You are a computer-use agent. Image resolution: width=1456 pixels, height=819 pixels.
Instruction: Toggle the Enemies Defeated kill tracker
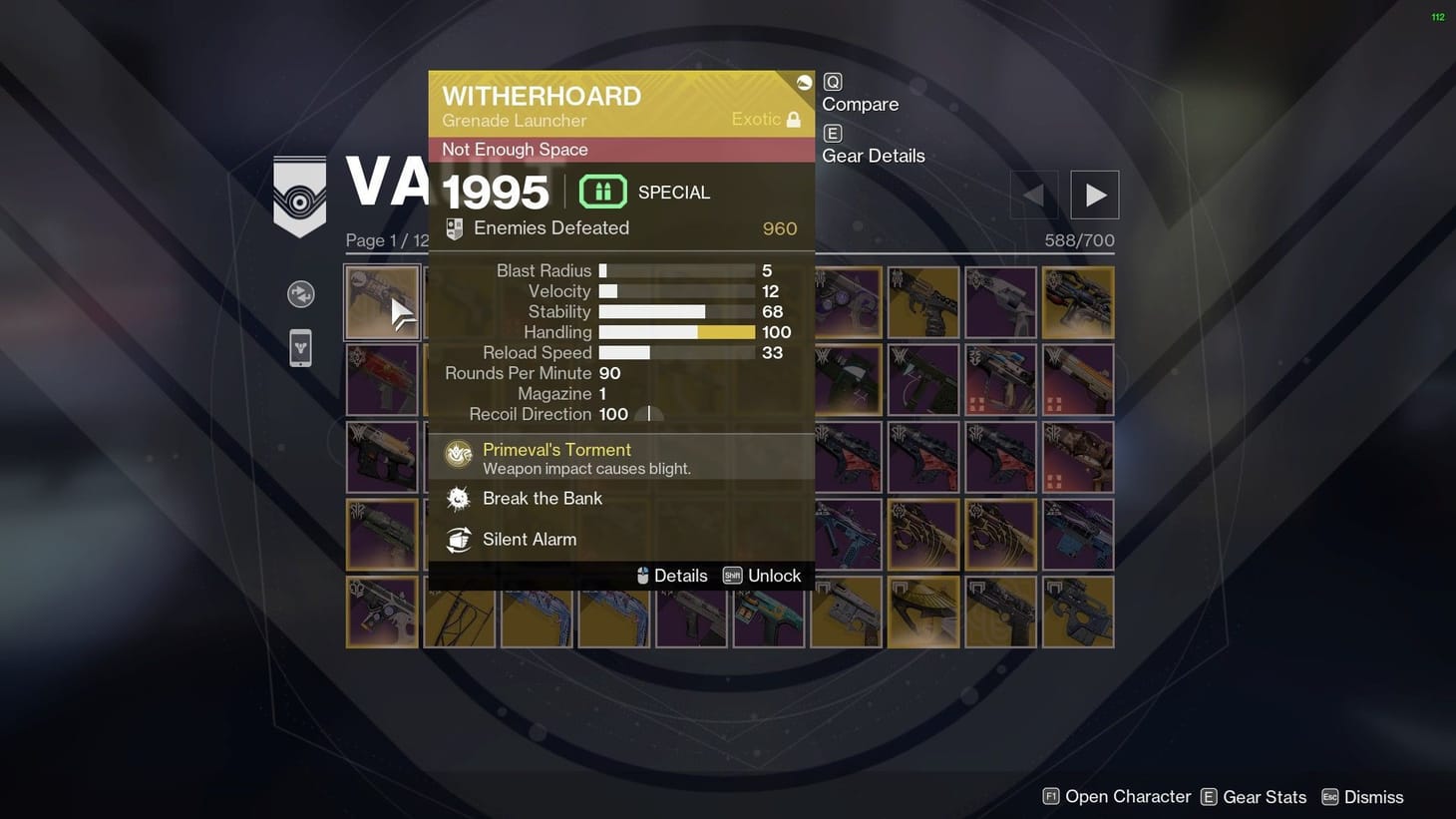[x=454, y=227]
